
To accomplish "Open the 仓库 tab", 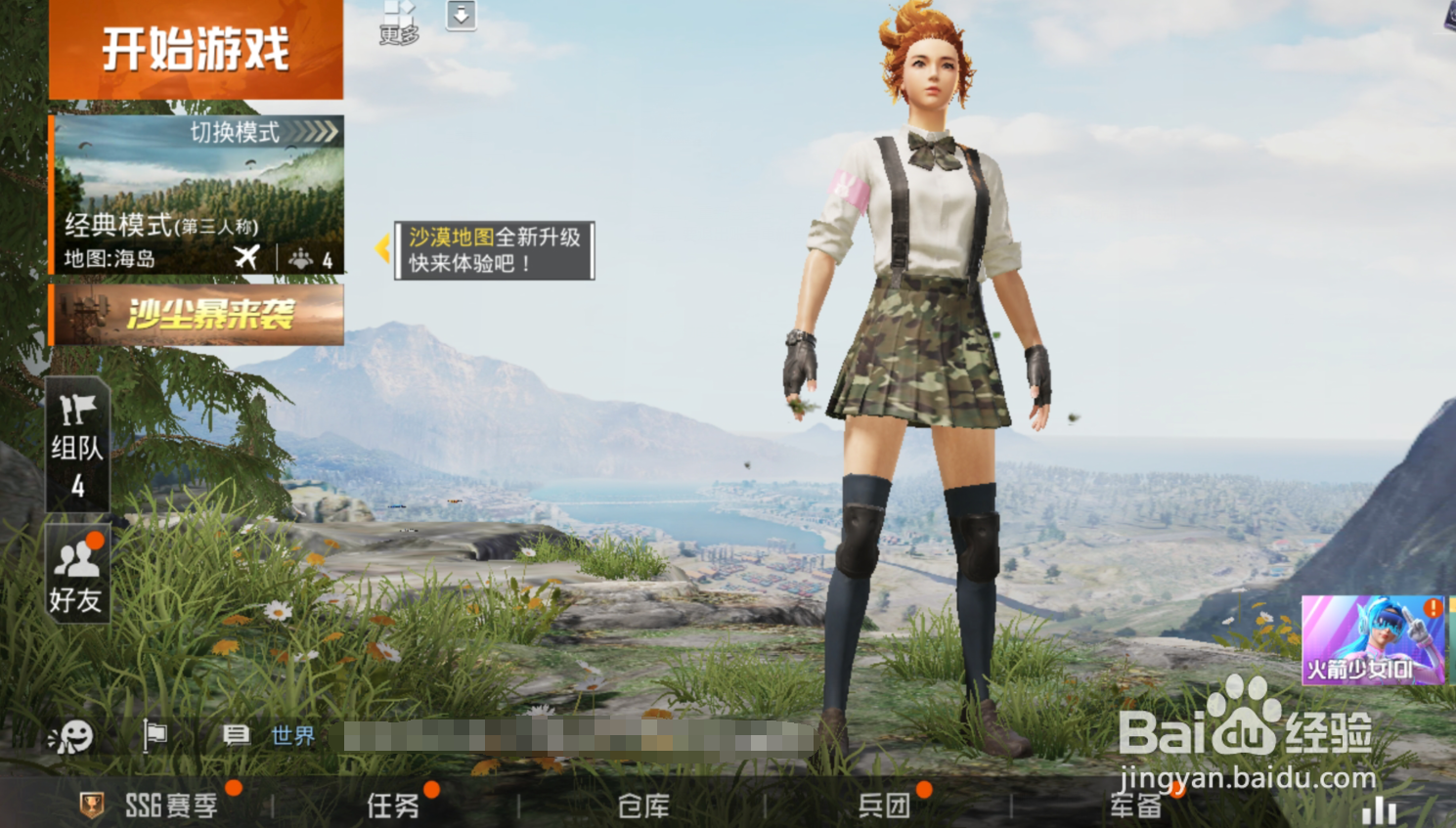I will pos(641,805).
